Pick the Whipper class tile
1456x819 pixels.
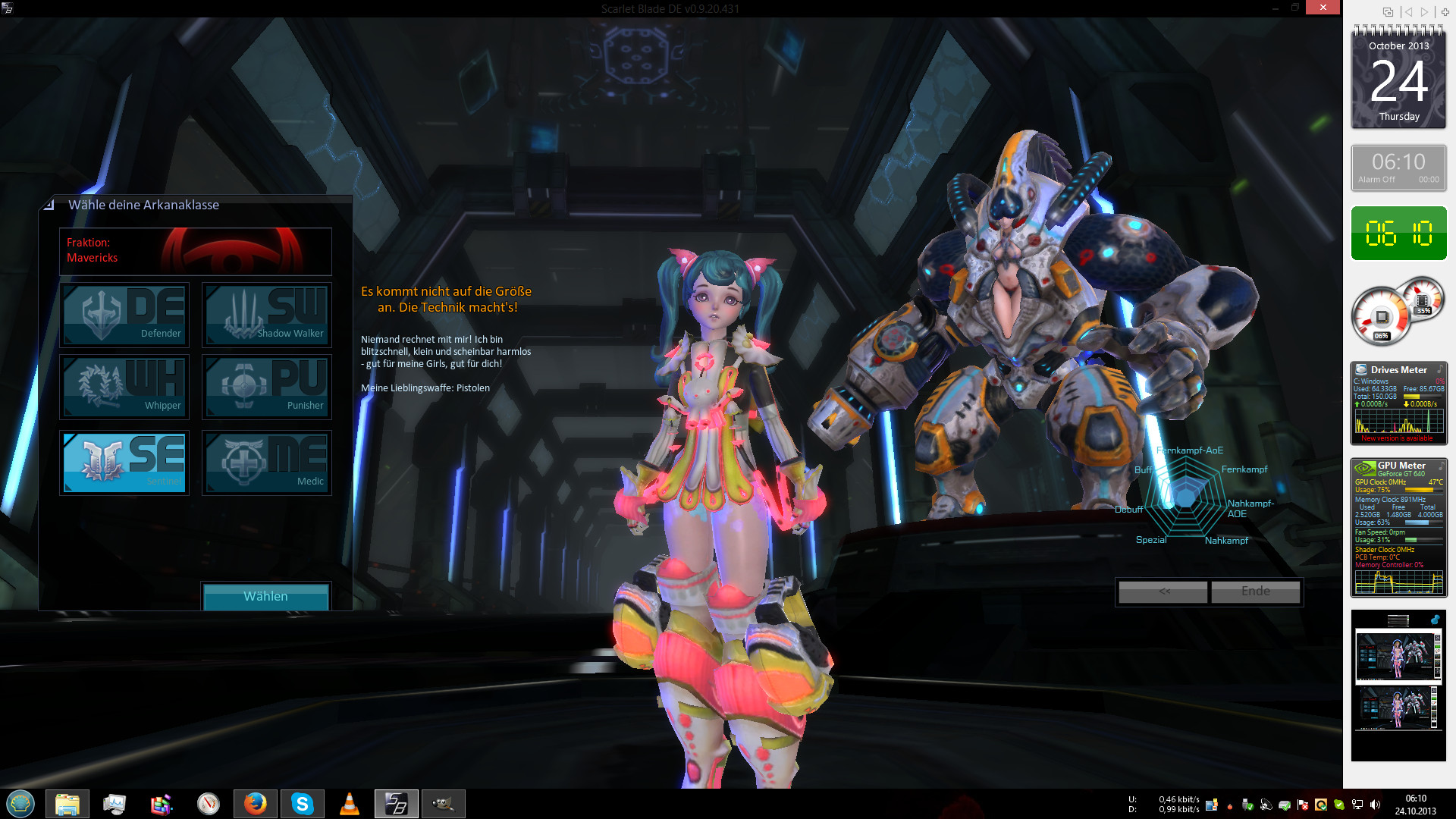click(124, 387)
